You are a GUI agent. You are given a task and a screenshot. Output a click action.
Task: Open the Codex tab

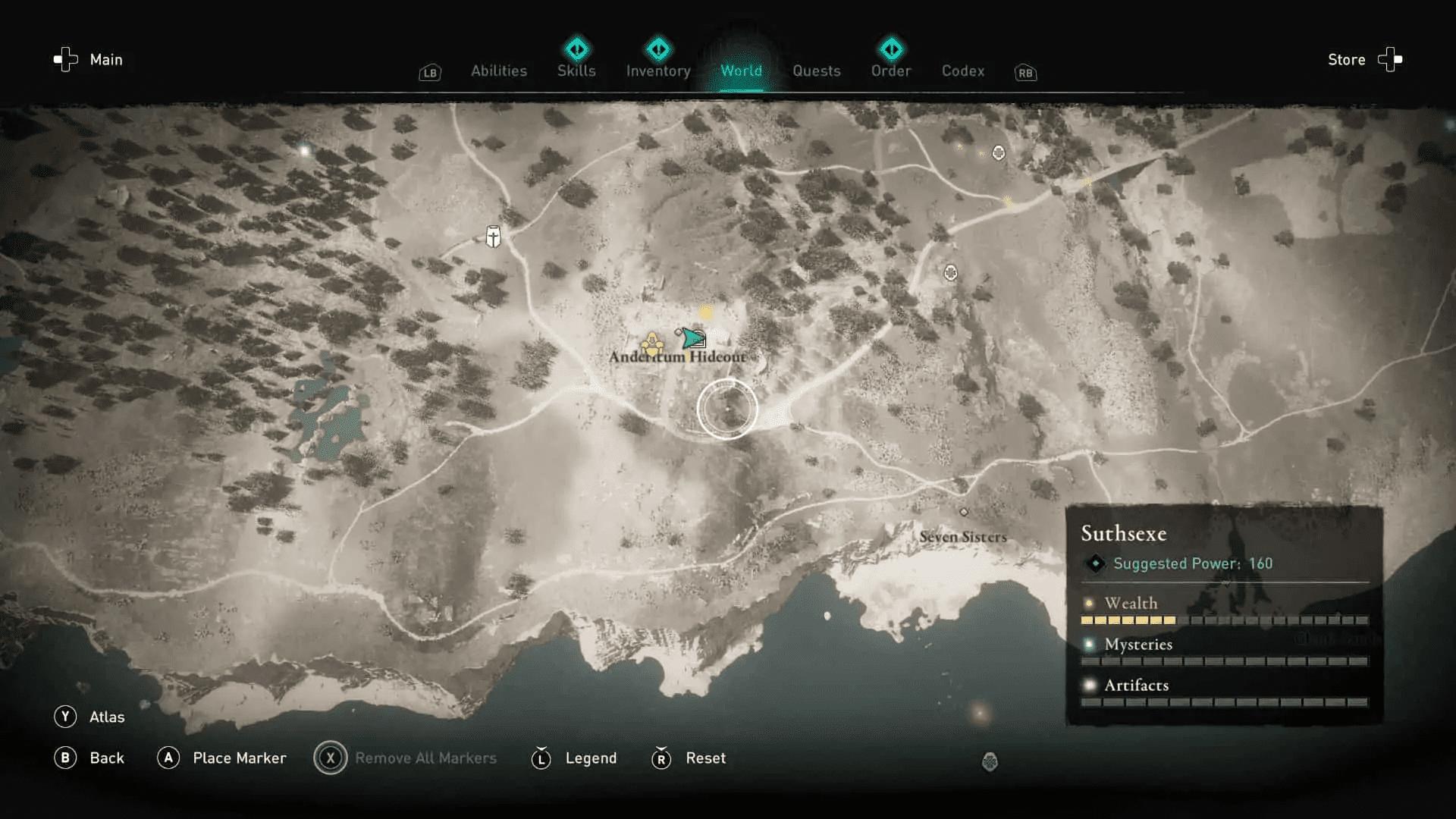pyautogui.click(x=962, y=71)
